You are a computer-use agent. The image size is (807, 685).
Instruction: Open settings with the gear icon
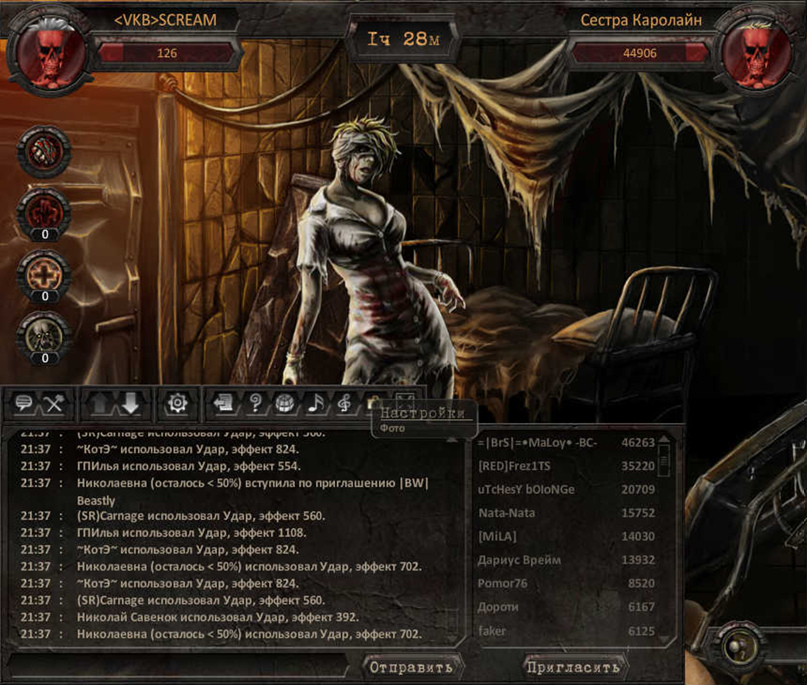point(178,403)
